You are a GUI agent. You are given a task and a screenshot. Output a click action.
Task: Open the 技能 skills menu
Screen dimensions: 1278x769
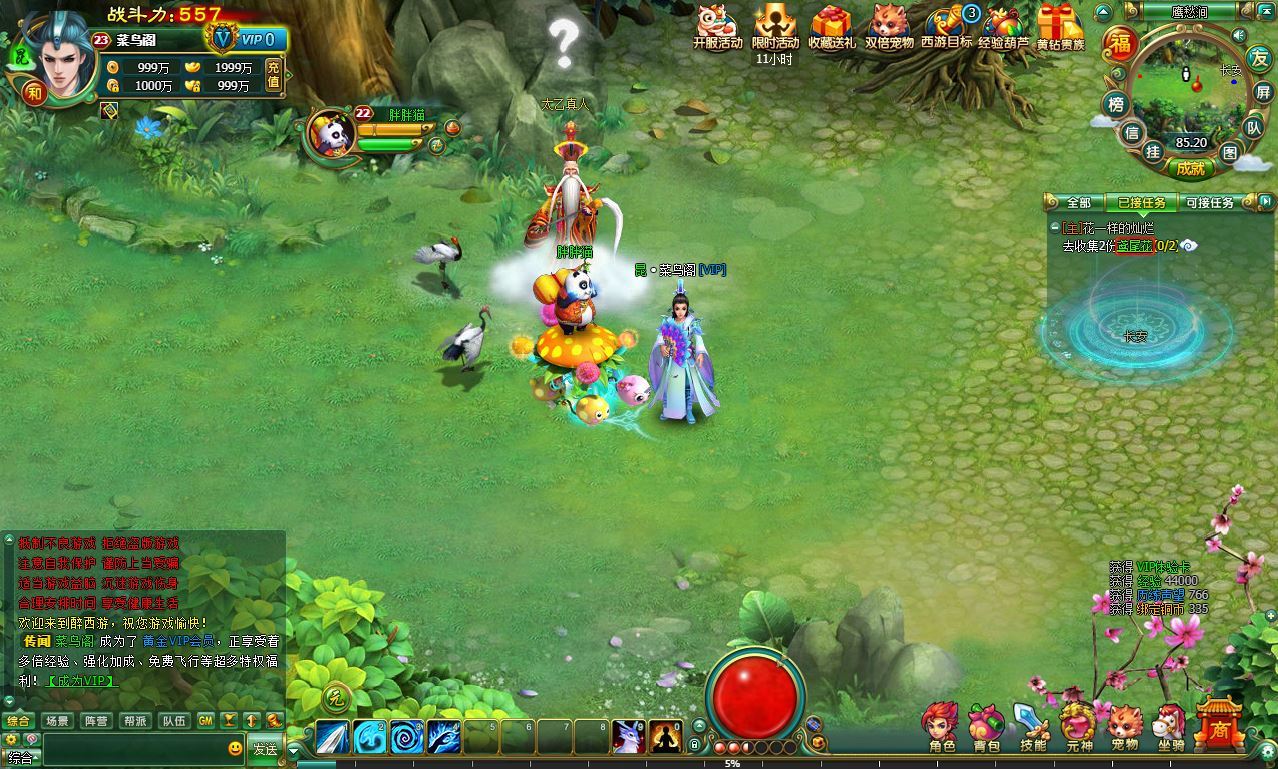(x=1032, y=725)
